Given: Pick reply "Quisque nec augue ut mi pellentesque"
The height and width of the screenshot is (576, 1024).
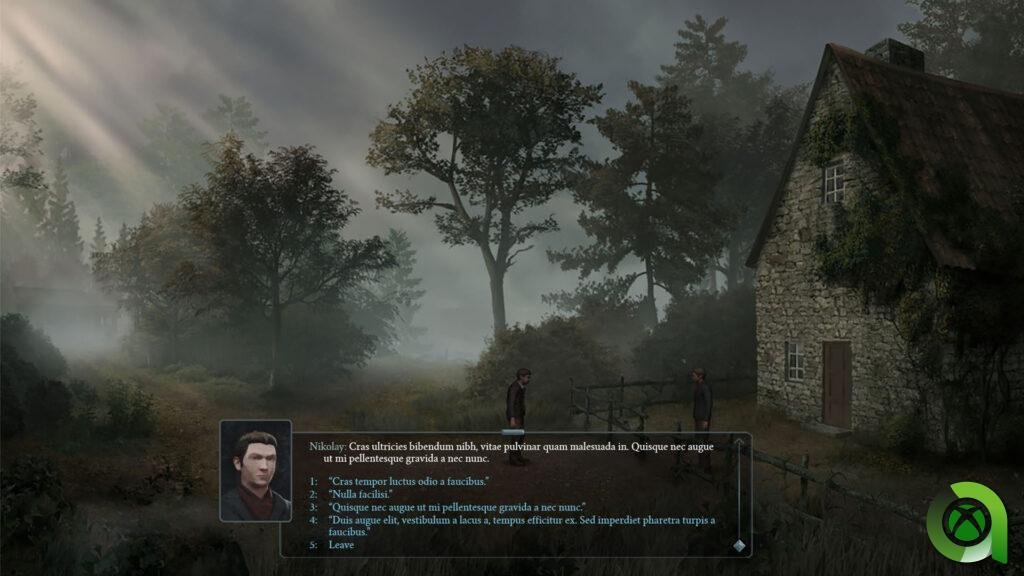Looking at the screenshot, I should [456, 507].
